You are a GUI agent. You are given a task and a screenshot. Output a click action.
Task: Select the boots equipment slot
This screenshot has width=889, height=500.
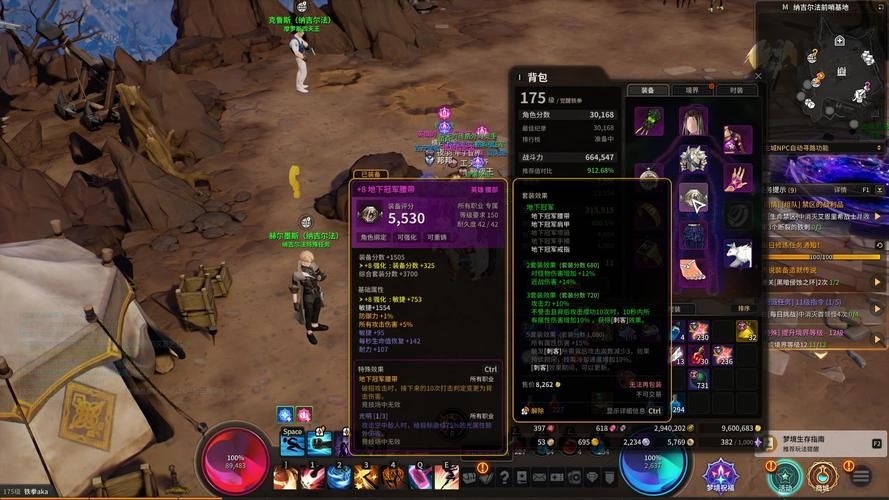point(693,270)
